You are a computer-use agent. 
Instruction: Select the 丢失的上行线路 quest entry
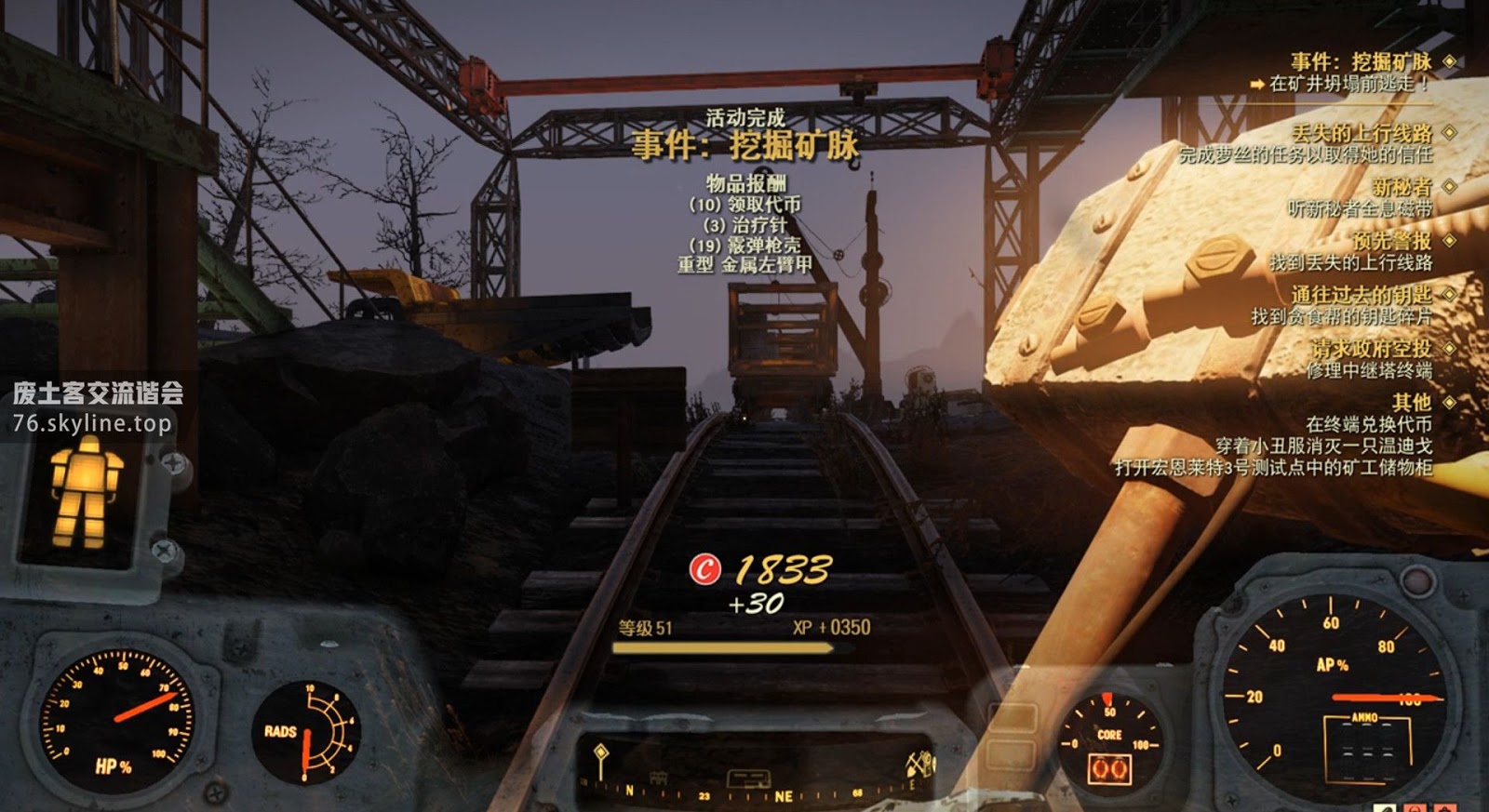1361,133
